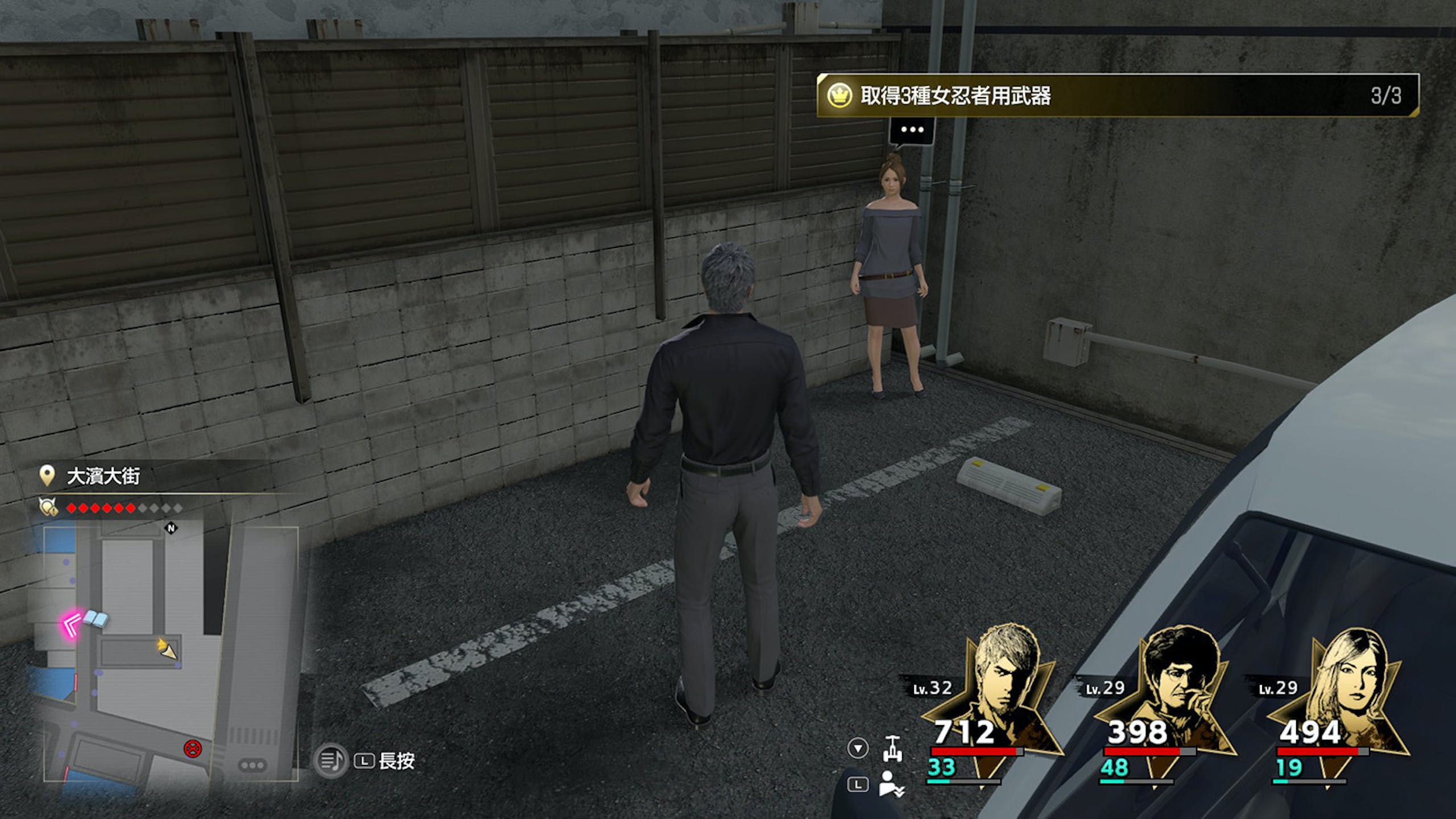Click the gold location pin icon
The width and height of the screenshot is (1456, 819).
[47, 475]
